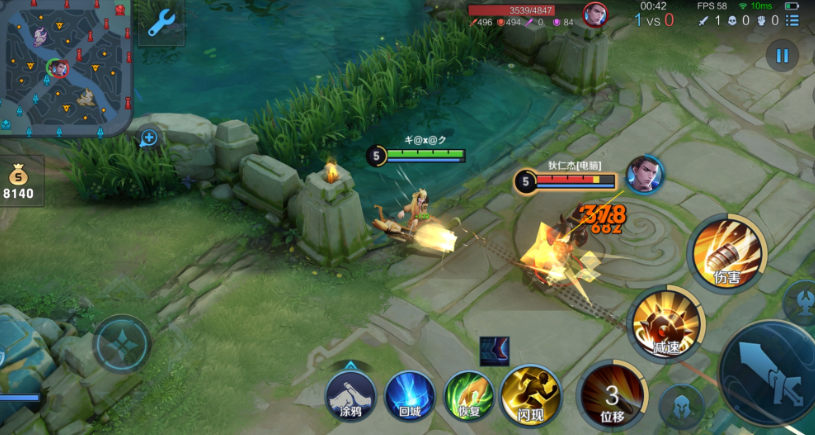Image resolution: width=815 pixels, height=435 pixels.
Task: Cast the 闪现 flash spell
Action: 530,393
